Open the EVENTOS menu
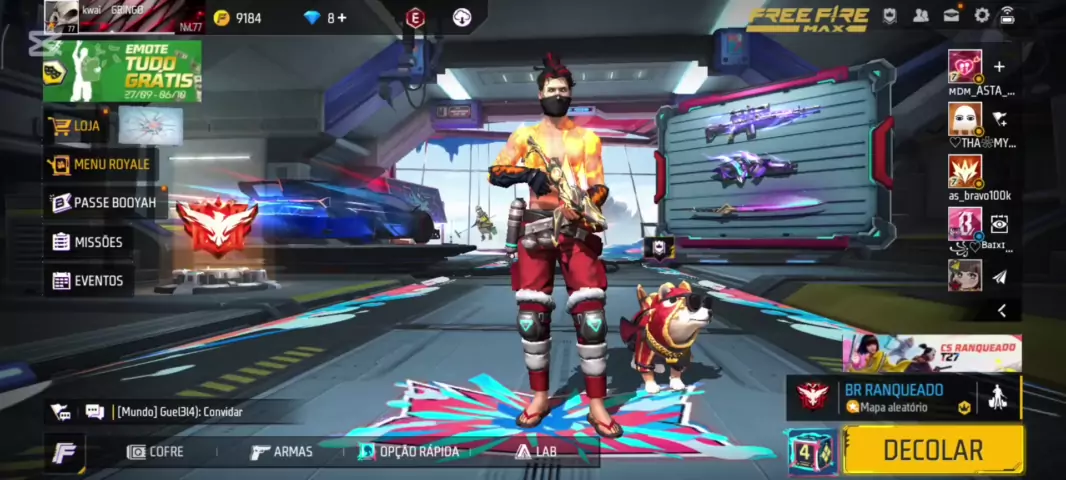1066x480 pixels. [88, 281]
